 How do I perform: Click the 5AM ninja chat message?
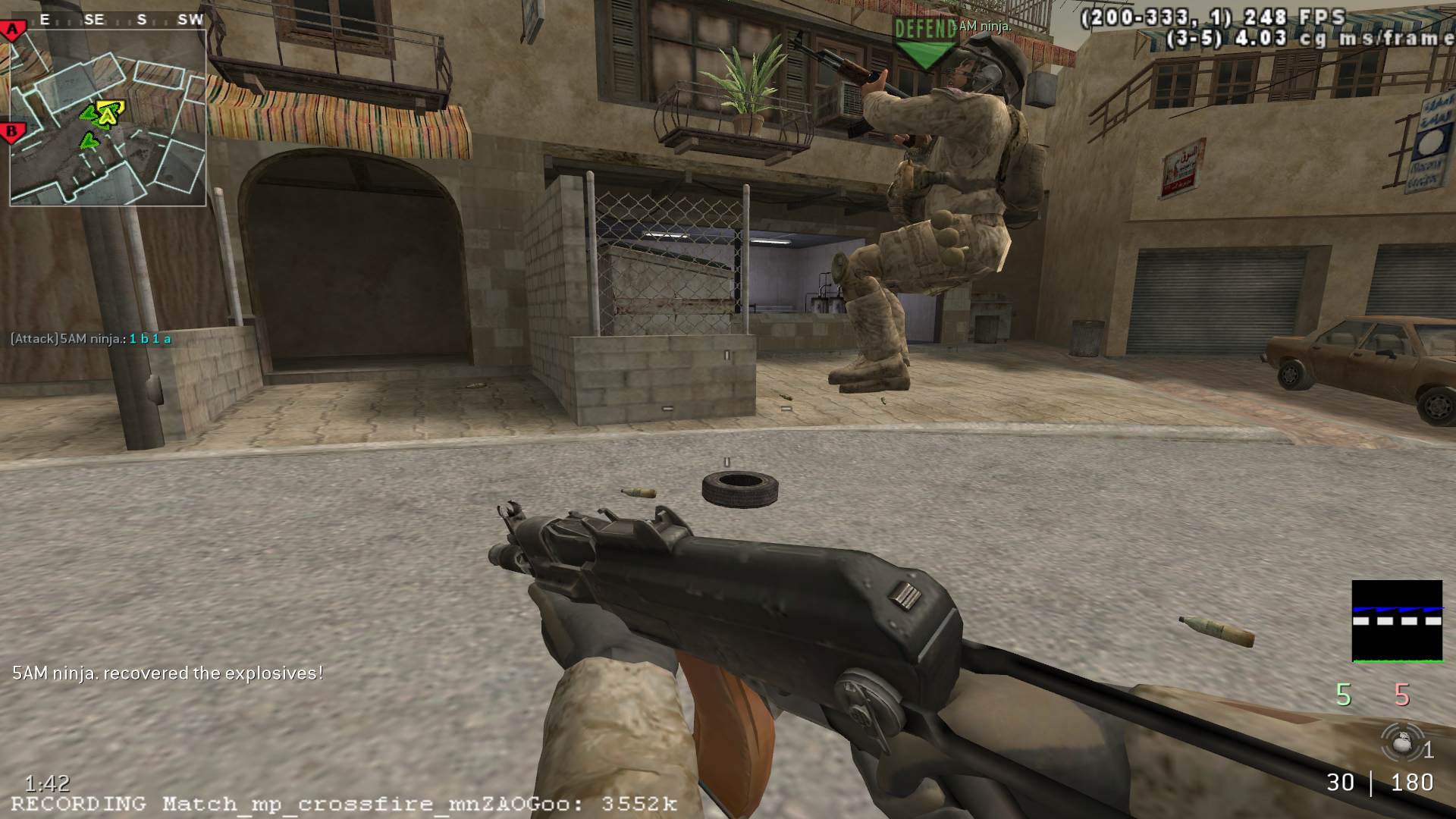91,339
